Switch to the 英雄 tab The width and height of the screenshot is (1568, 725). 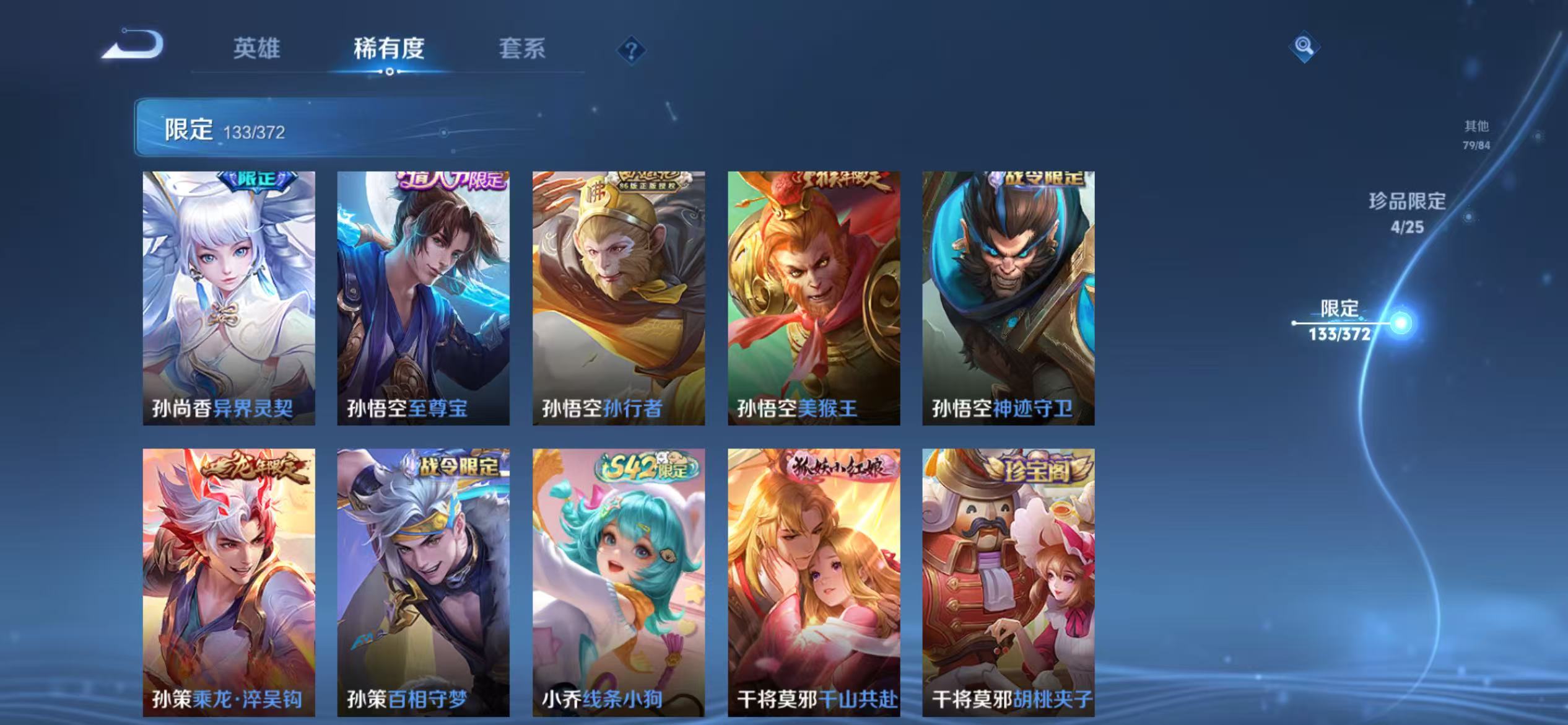257,50
